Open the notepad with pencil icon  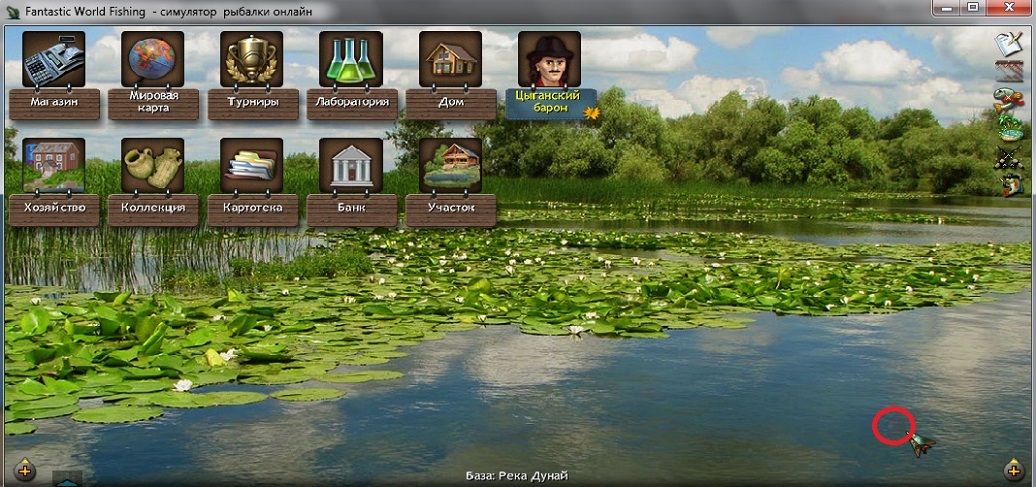(1008, 44)
